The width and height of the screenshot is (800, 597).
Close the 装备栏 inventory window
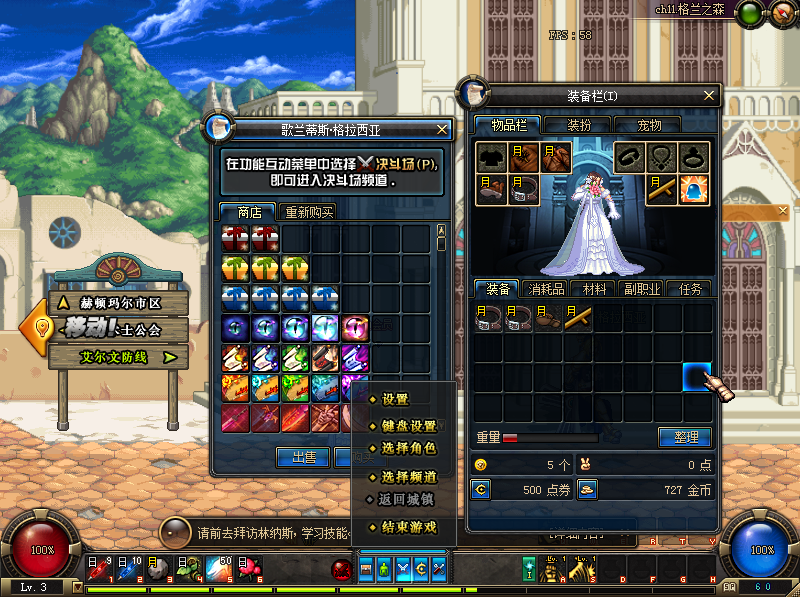(x=709, y=96)
